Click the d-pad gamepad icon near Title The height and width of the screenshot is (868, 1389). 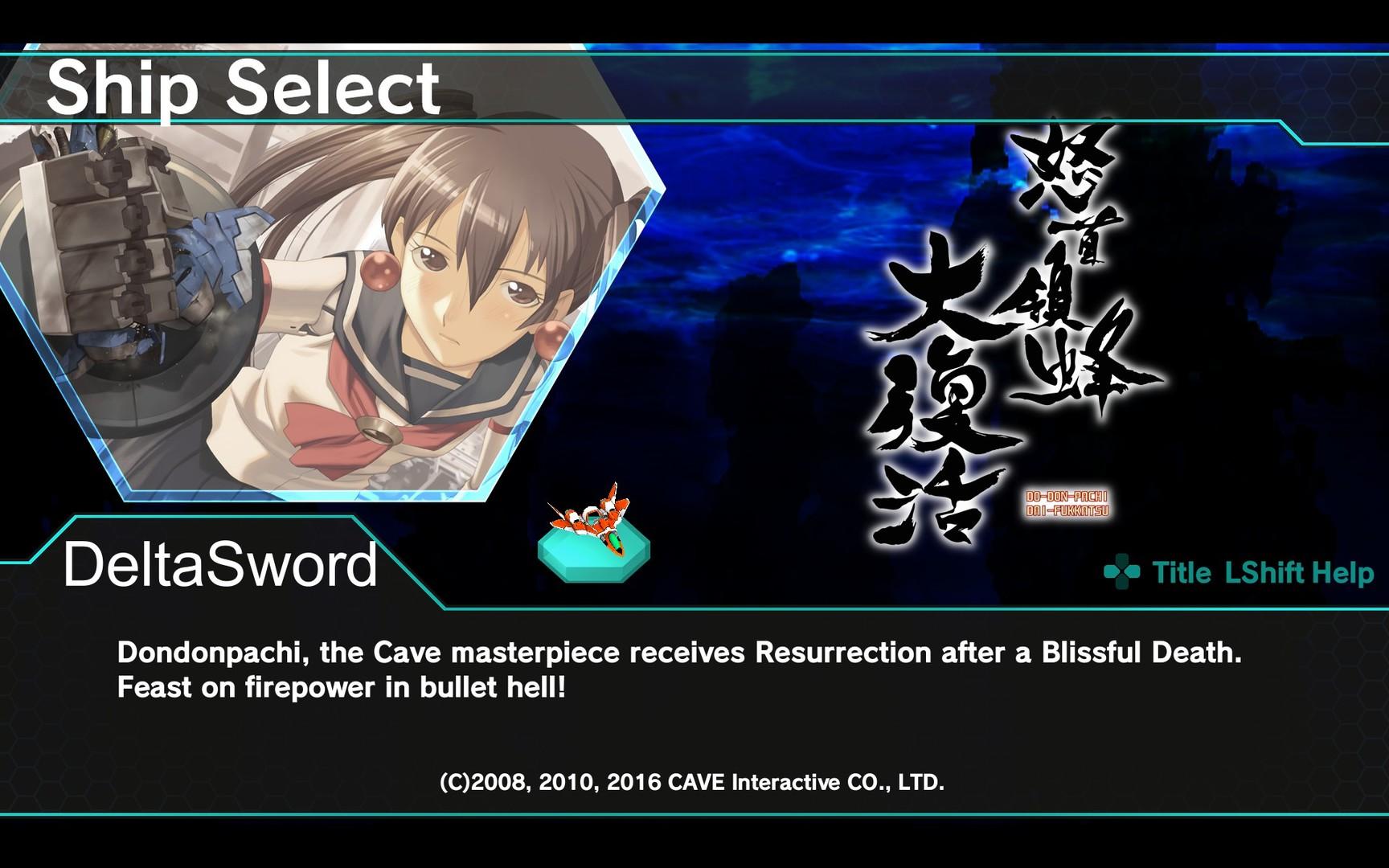tap(1123, 572)
